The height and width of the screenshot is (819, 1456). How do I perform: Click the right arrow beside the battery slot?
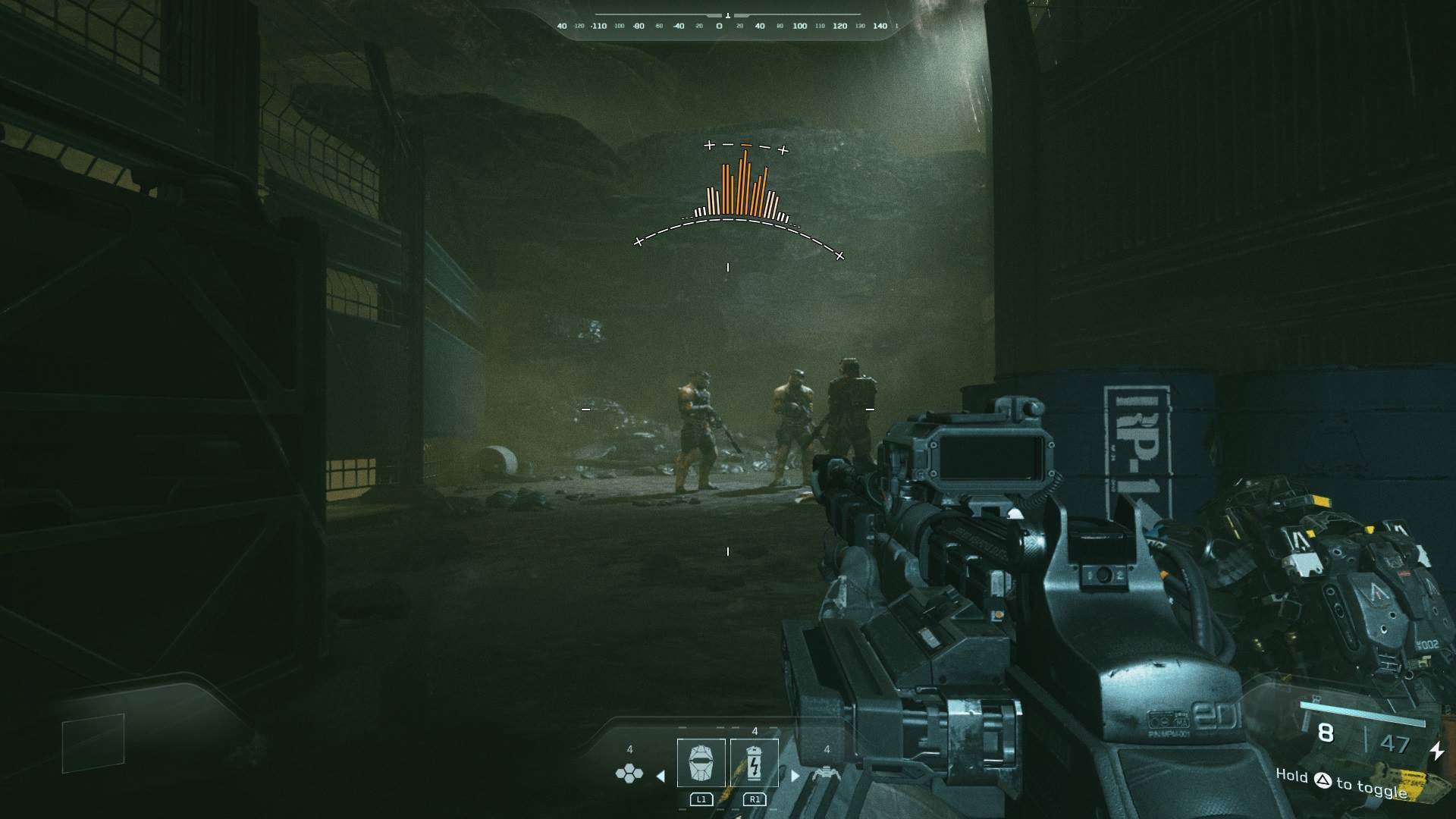(795, 776)
